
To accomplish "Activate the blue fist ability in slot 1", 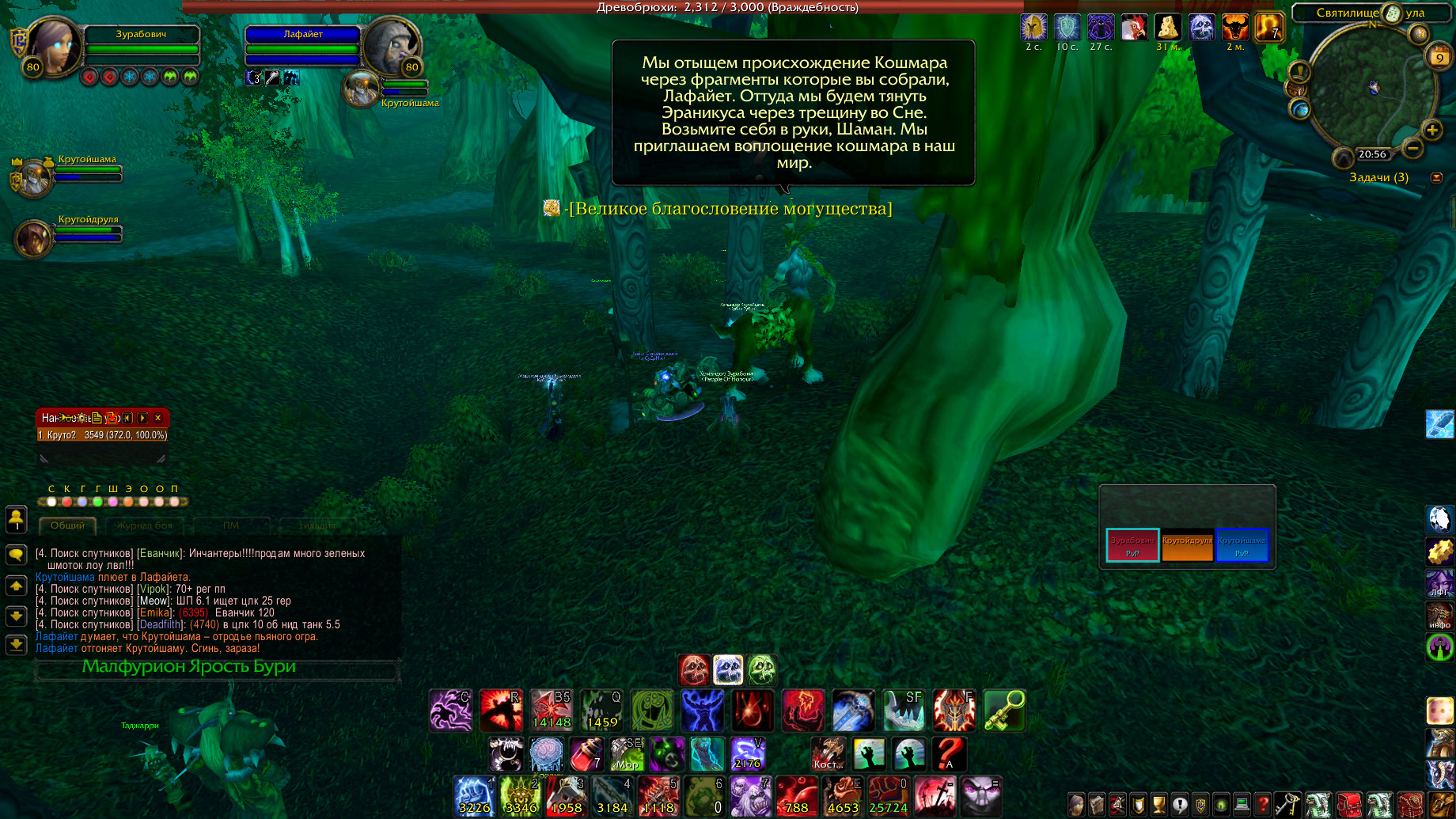I will click(474, 795).
